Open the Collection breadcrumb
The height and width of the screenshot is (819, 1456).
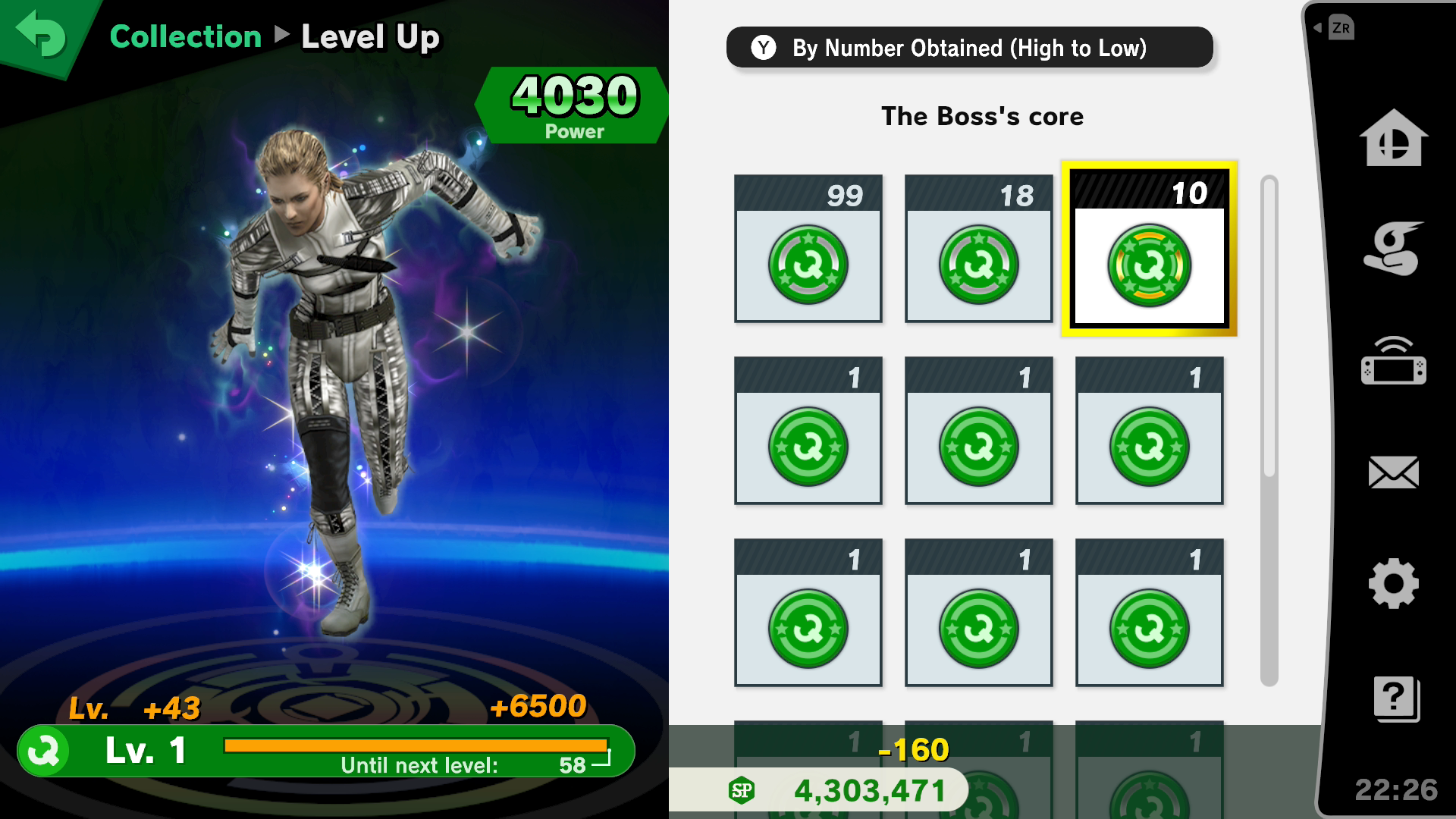[185, 36]
